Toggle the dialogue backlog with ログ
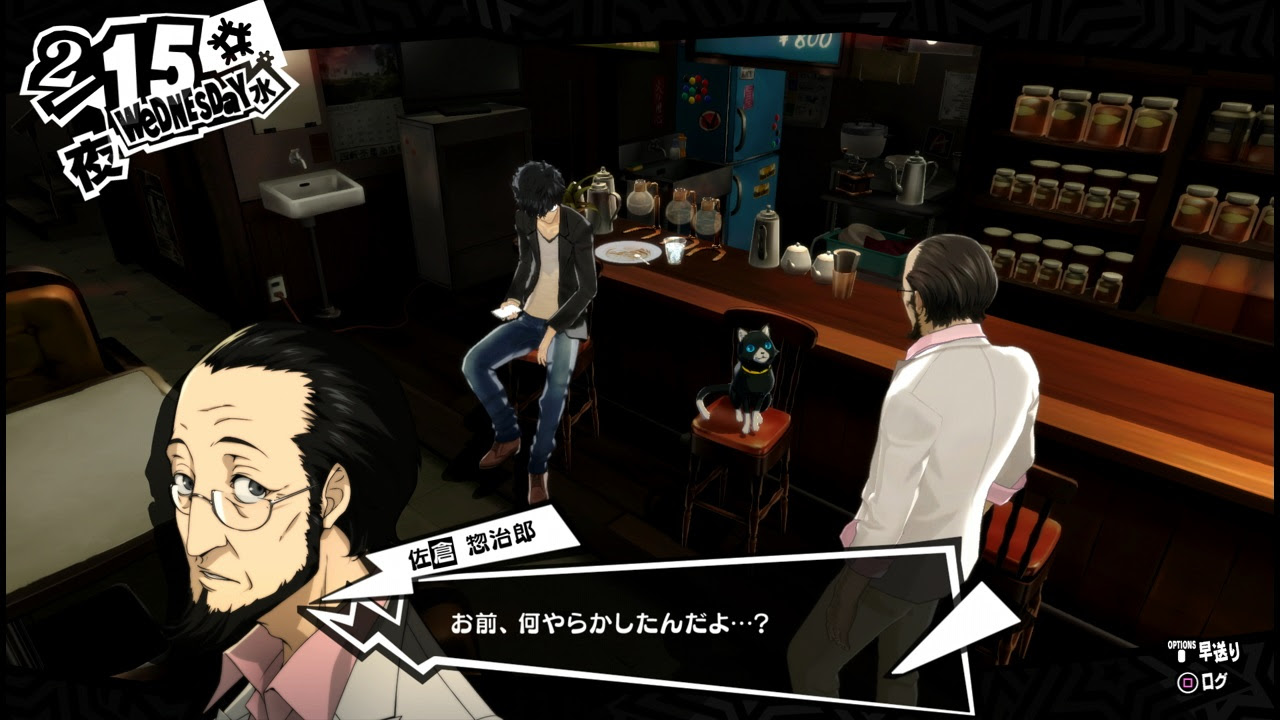The width and height of the screenshot is (1280, 720). [1216, 681]
